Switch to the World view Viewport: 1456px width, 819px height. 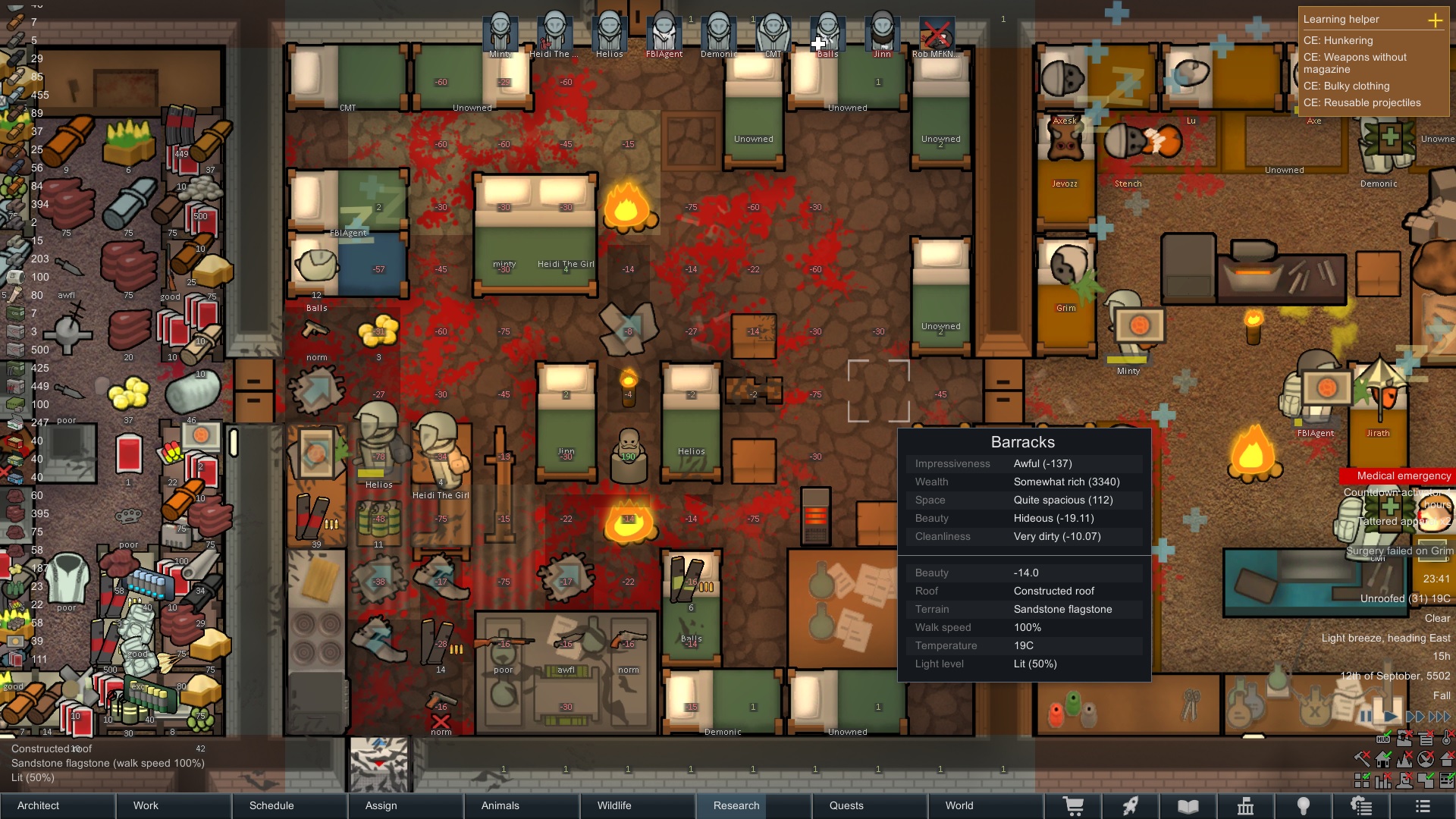coord(986,805)
